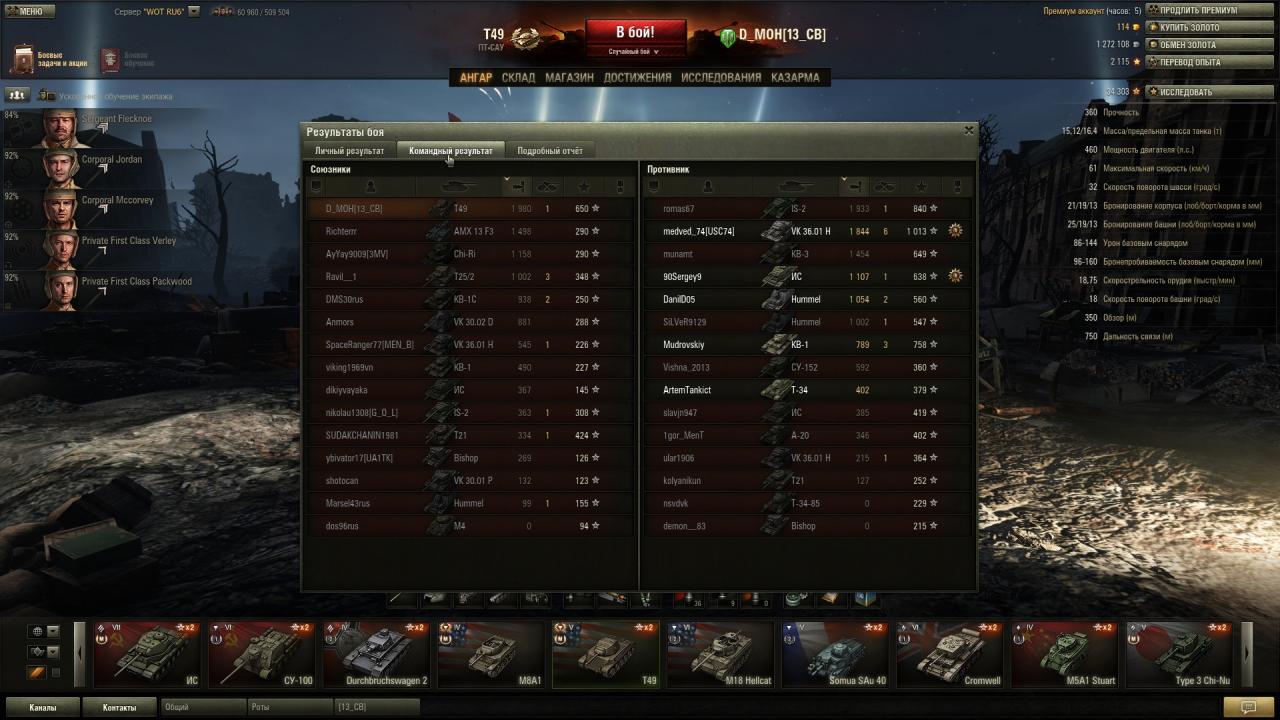The height and width of the screenshot is (720, 1280).
Task: Open the Склад section
Action: (x=518, y=77)
